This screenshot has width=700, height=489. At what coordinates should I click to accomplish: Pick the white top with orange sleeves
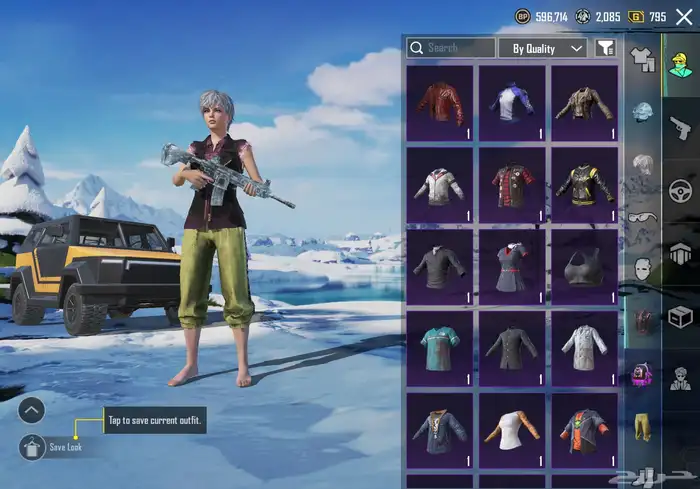[512, 428]
